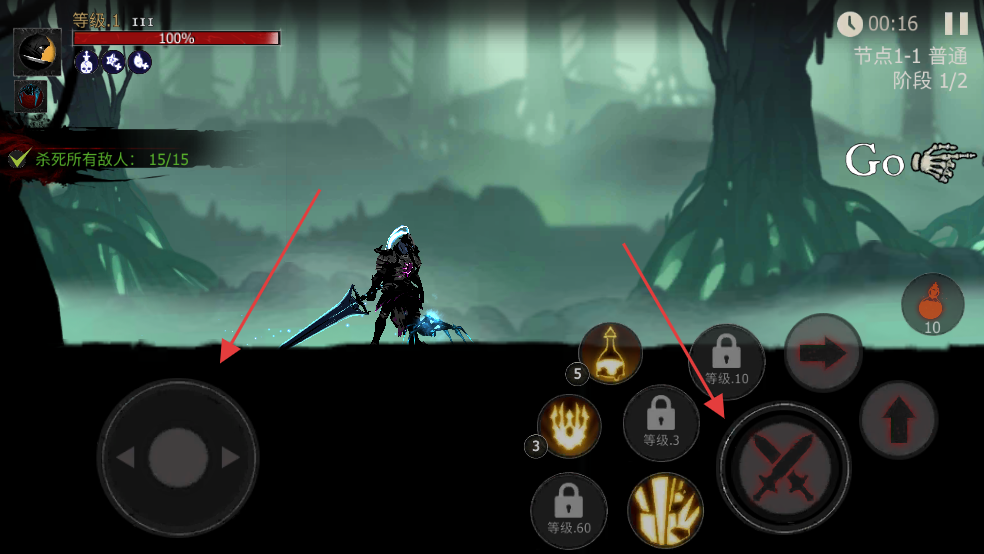Tap the virtual joystick's right arrow
Image resolution: width=984 pixels, height=554 pixels.
pos(231,458)
